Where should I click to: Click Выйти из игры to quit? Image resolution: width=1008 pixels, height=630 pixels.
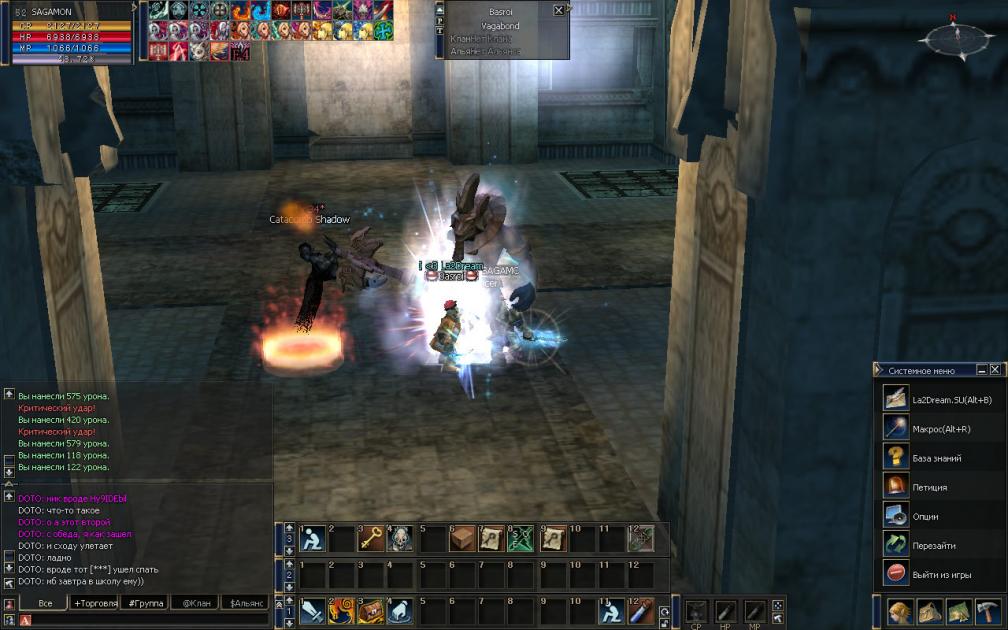(x=941, y=574)
